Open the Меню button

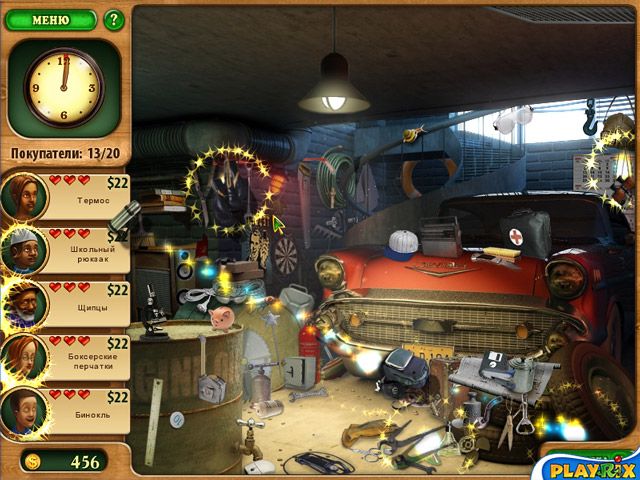tap(50, 18)
